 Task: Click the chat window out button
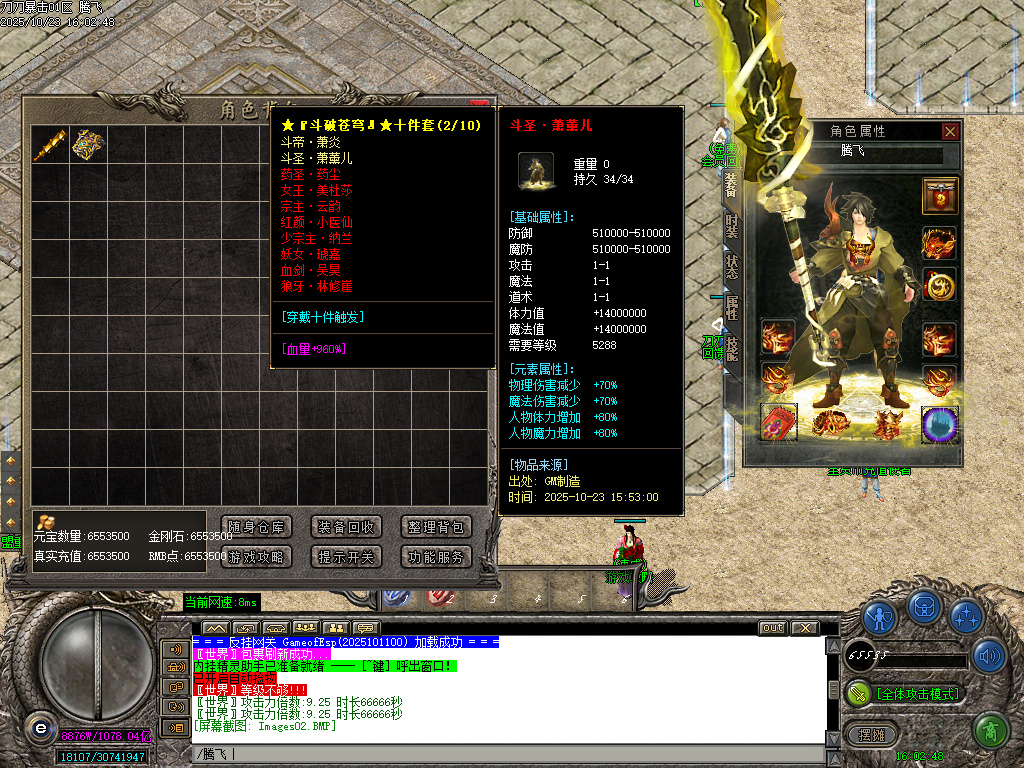click(x=772, y=628)
